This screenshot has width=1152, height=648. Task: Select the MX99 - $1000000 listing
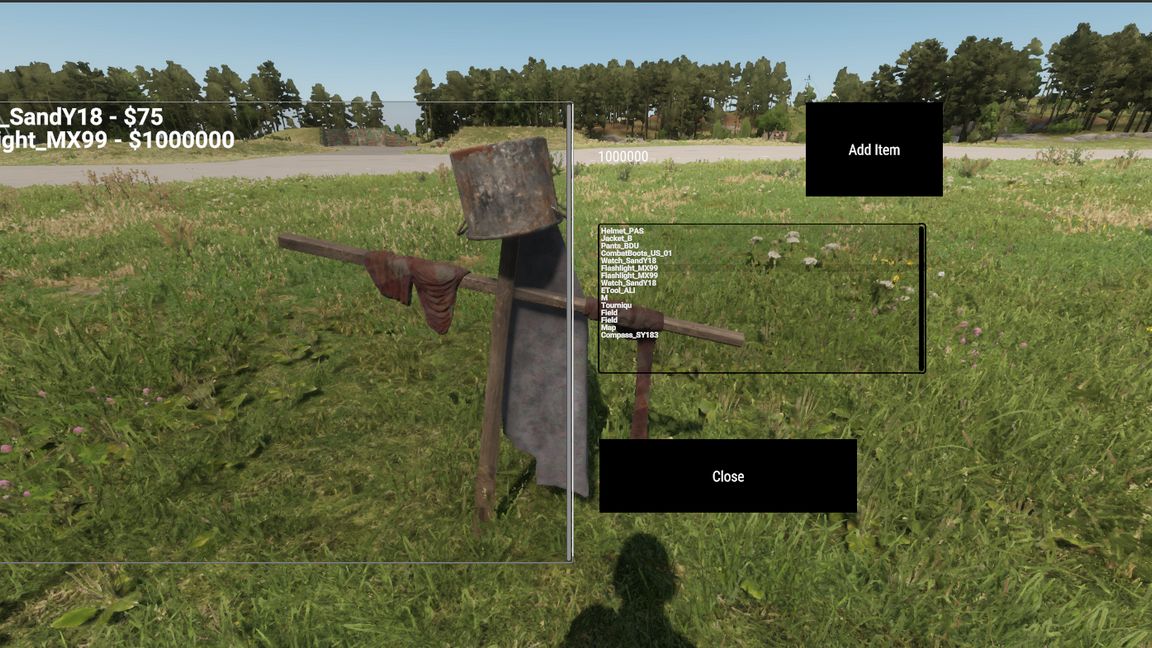point(117,140)
